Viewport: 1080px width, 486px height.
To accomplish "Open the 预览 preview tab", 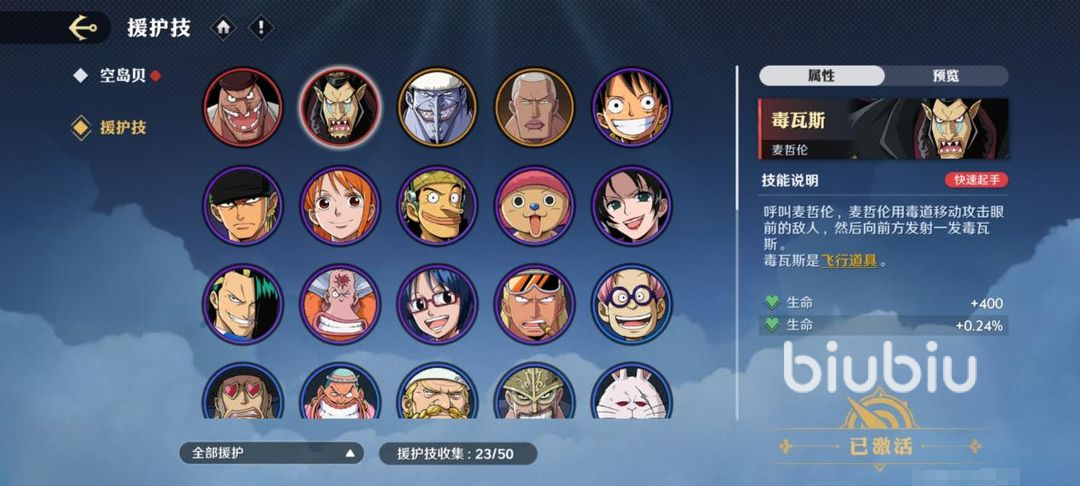I will pyautogui.click(x=945, y=76).
